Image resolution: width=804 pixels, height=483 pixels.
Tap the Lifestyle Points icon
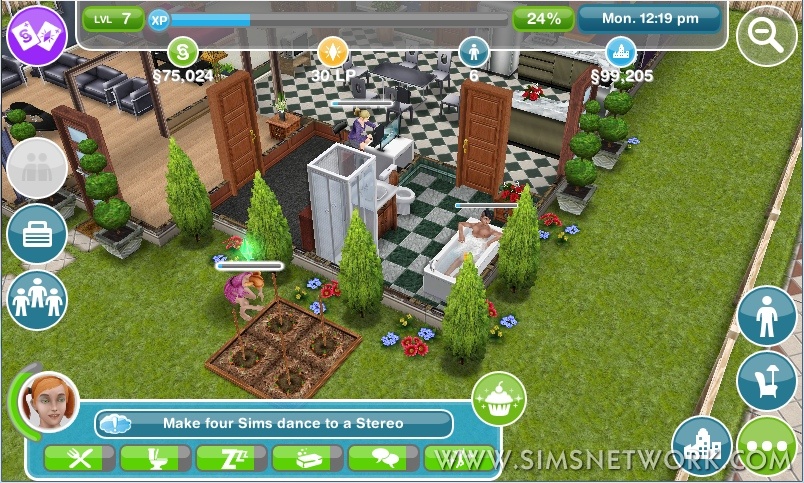pos(331,51)
